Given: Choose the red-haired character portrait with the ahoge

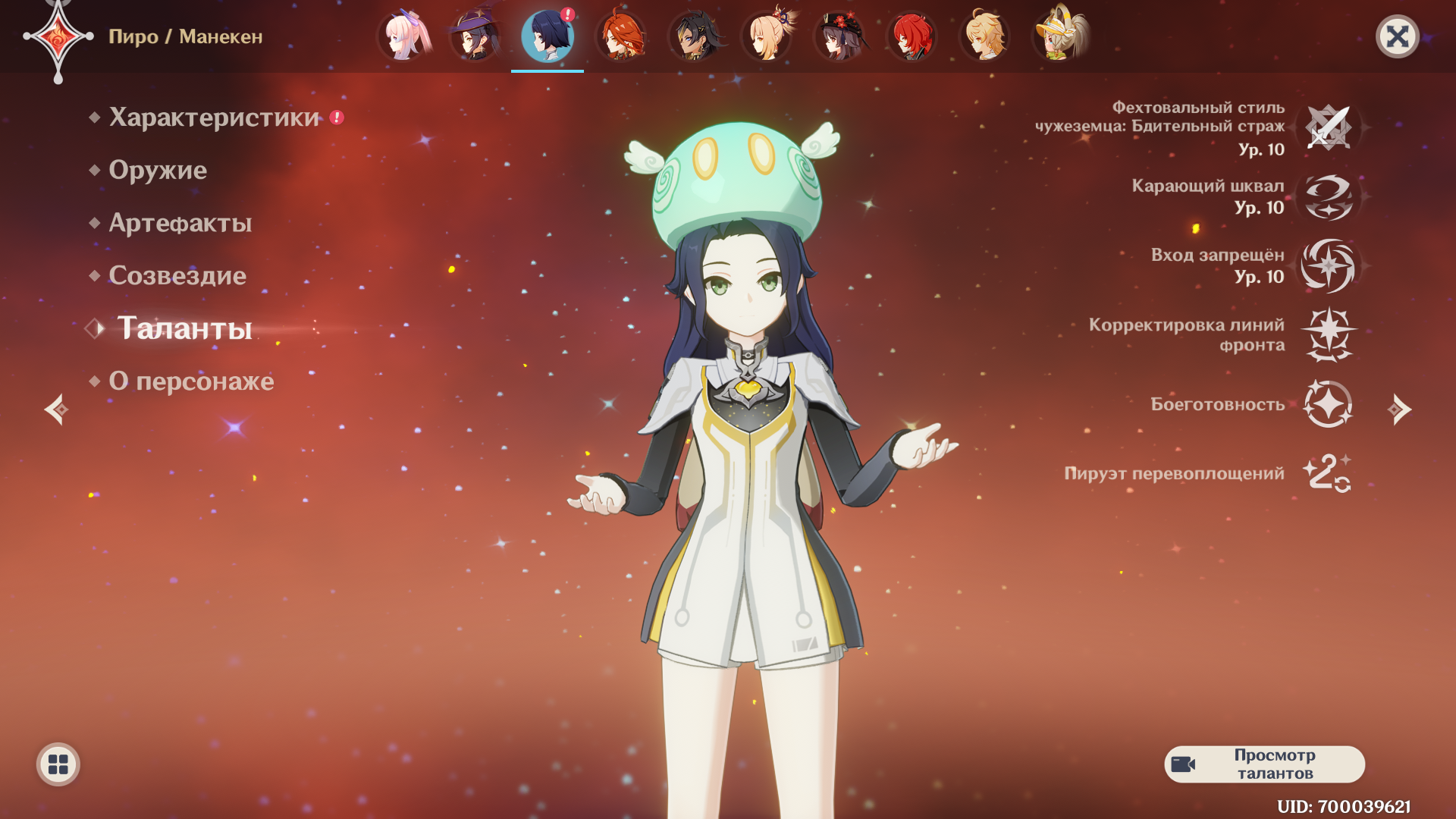Looking at the screenshot, I should tap(620, 36).
